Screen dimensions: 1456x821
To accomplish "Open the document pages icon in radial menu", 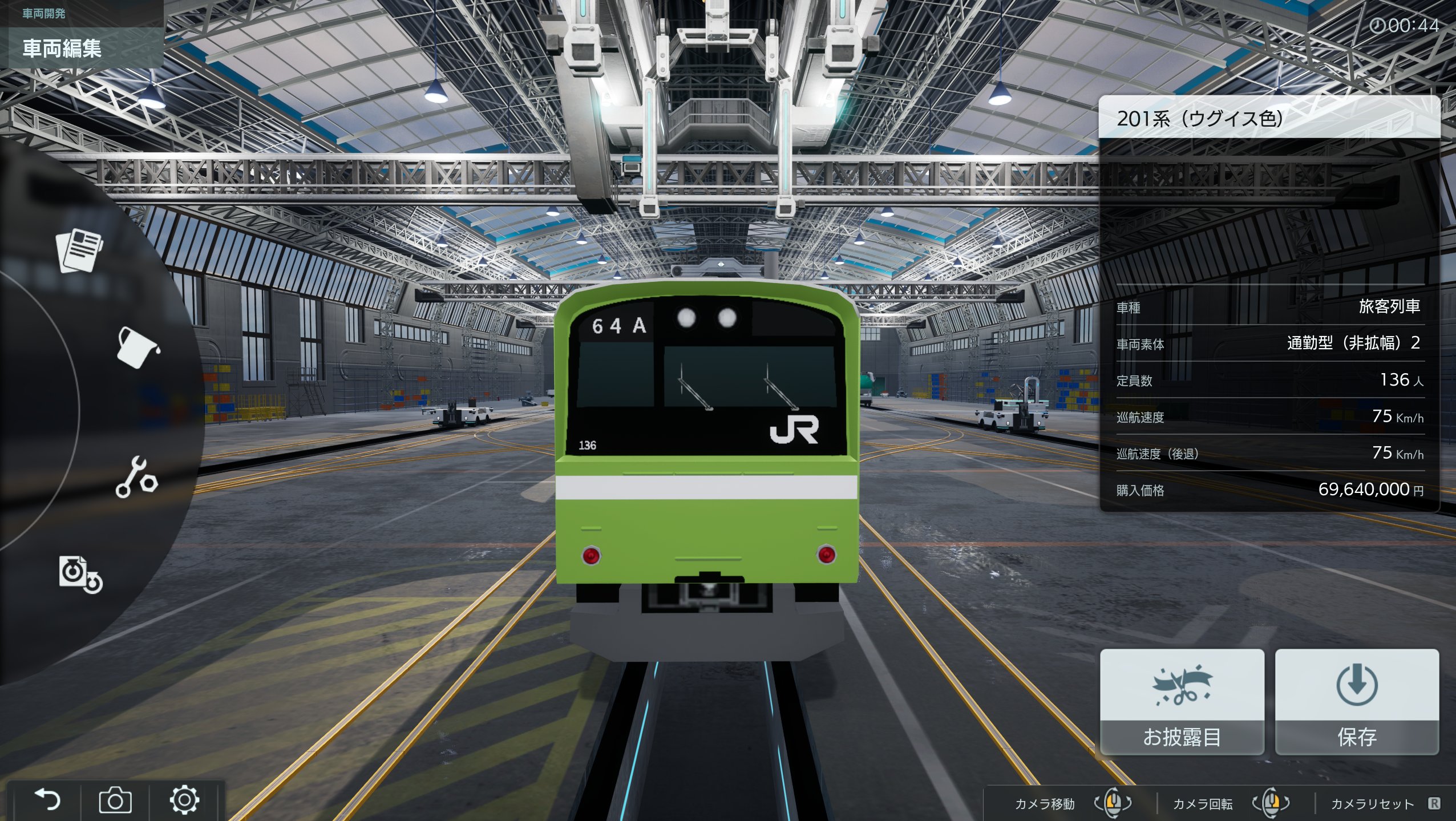I will 79,250.
